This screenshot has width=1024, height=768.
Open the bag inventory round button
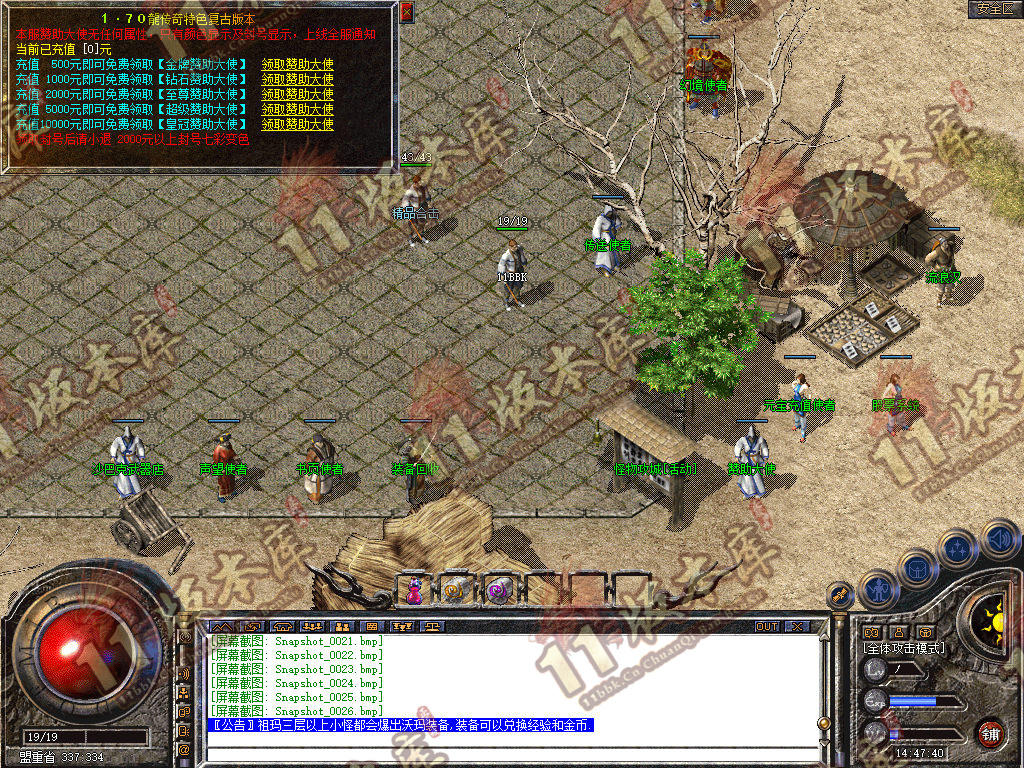pos(918,568)
